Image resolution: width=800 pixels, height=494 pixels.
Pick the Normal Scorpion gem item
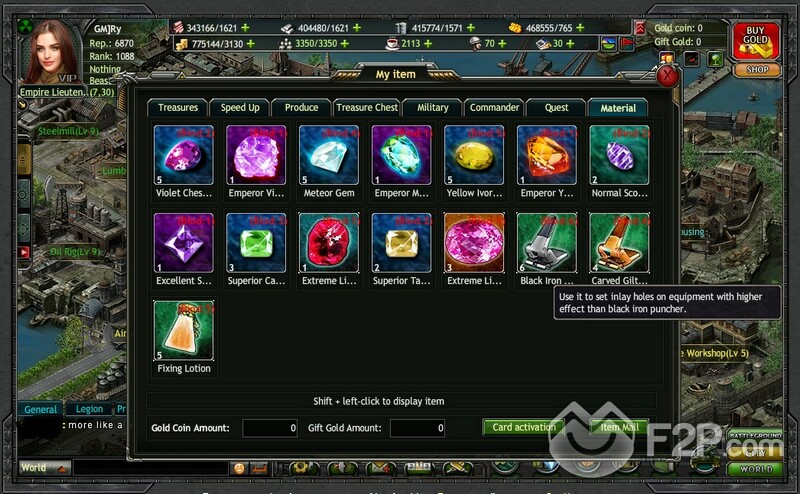[x=619, y=155]
